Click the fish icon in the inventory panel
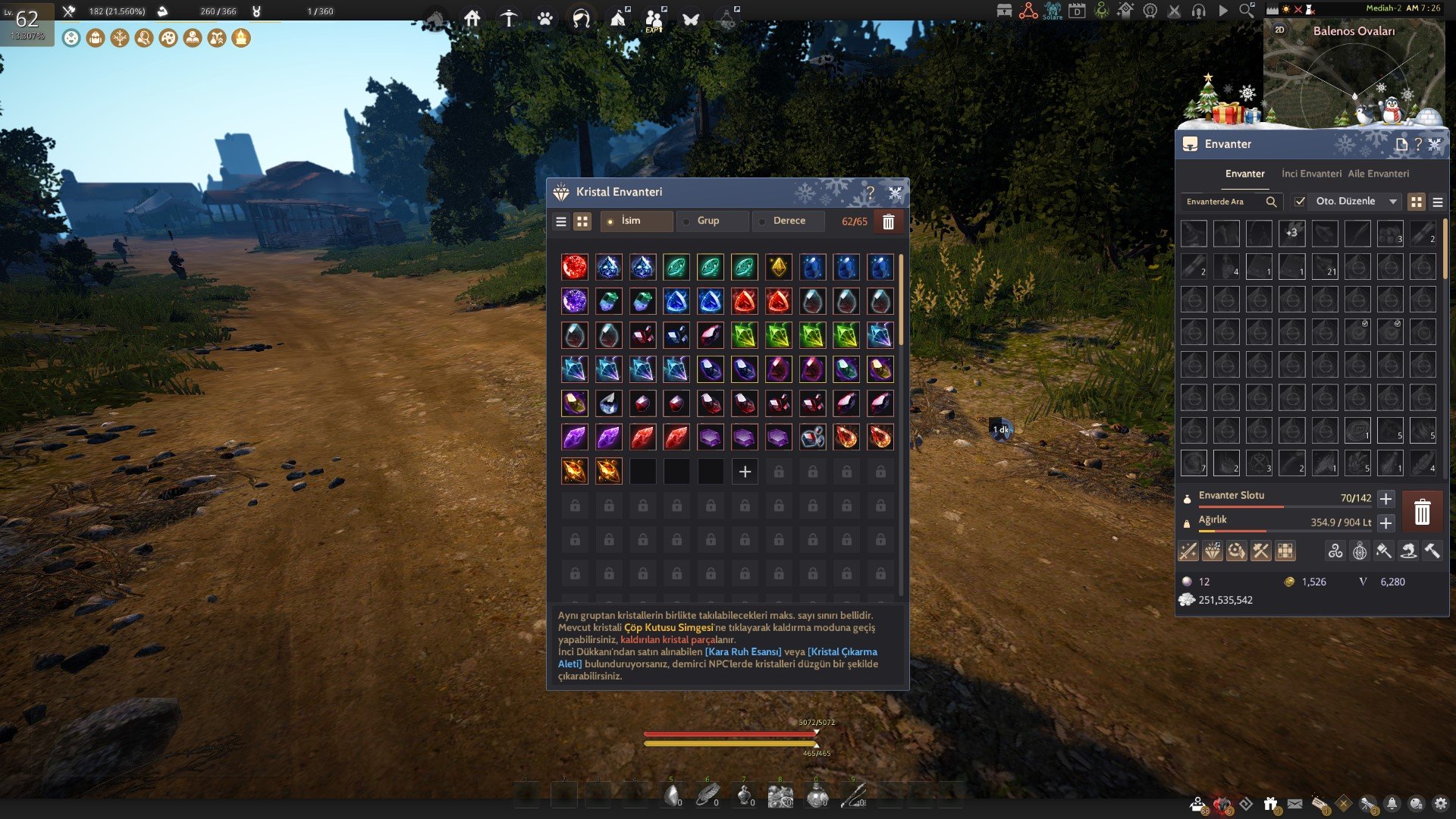 pyautogui.click(x=1407, y=551)
